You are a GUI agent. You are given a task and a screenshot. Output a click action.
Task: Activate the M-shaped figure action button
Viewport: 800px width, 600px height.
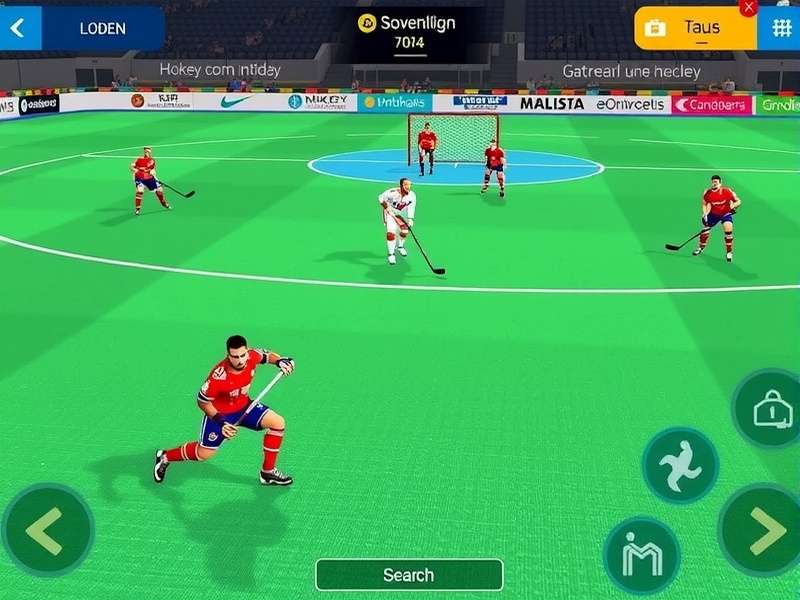click(641, 555)
